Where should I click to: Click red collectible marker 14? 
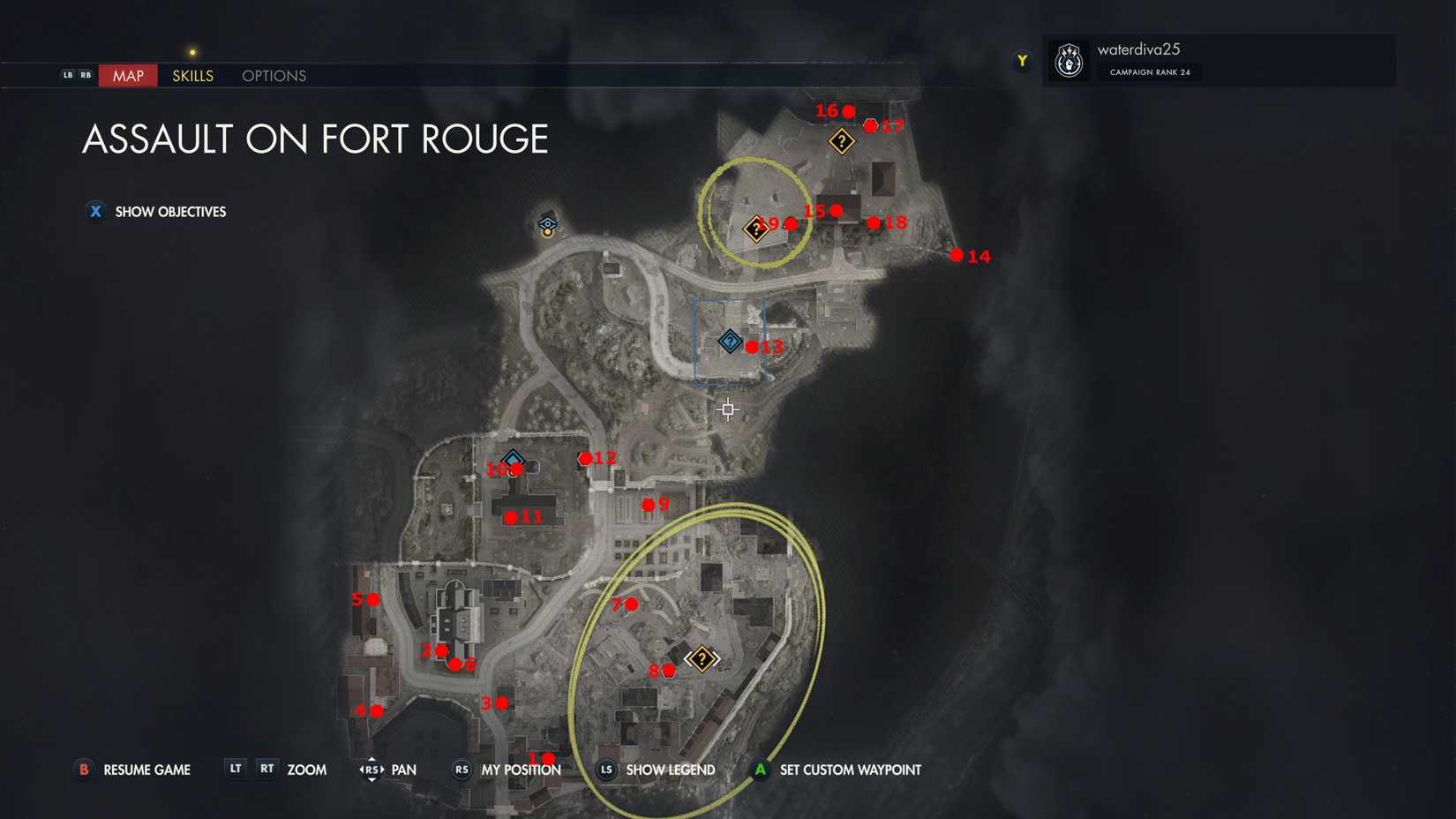pyautogui.click(x=957, y=255)
